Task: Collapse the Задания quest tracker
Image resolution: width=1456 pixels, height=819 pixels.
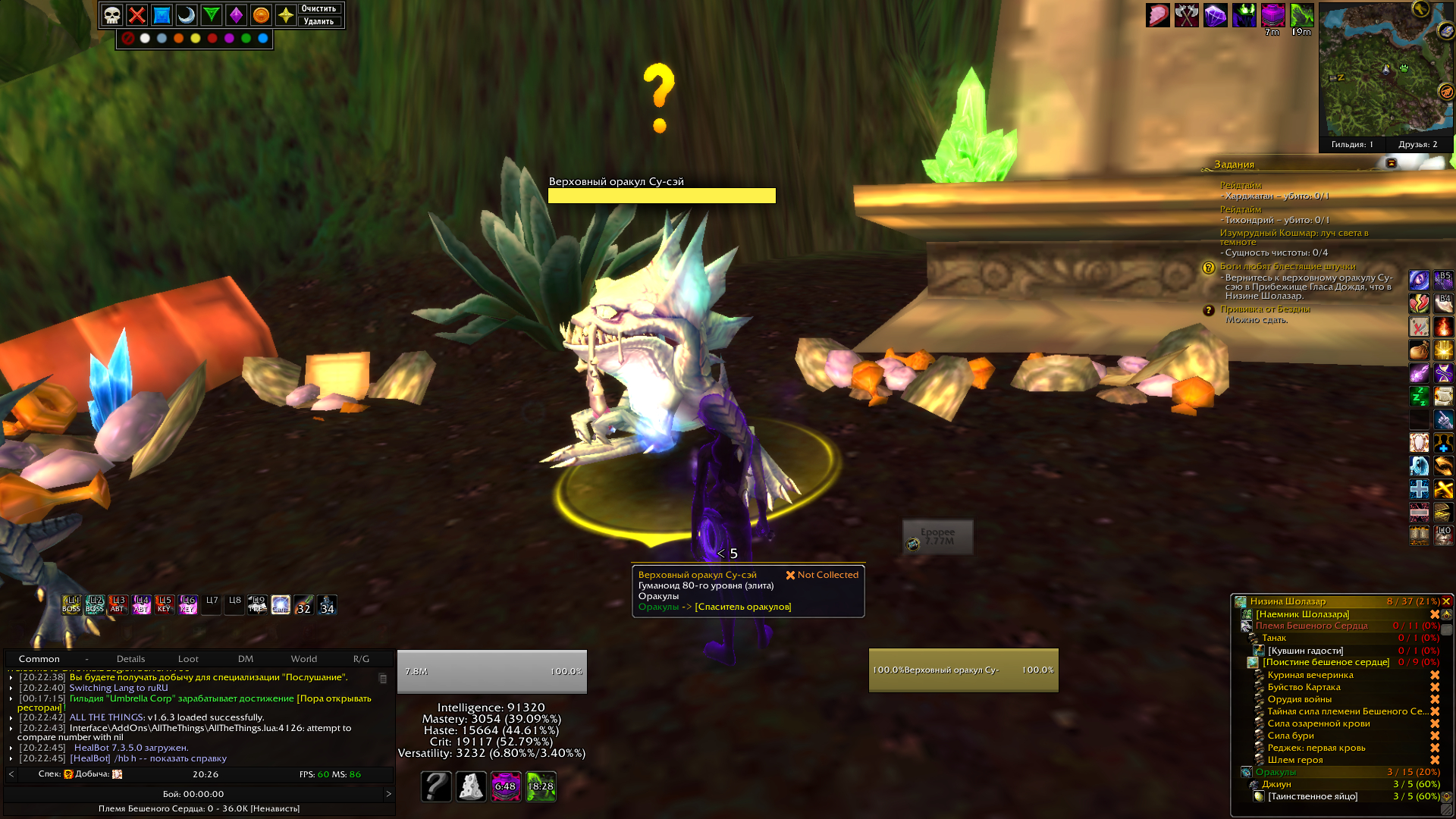Action: [x=1391, y=164]
